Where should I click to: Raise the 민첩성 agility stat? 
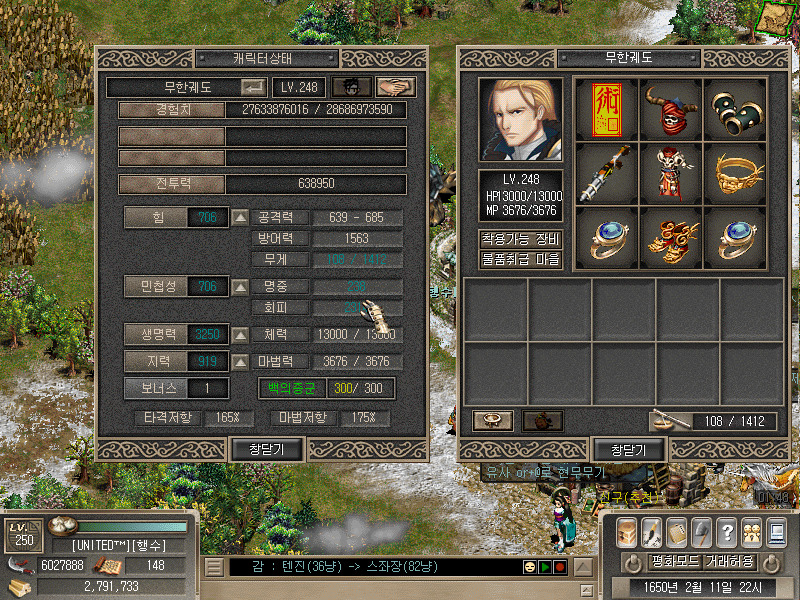[x=240, y=288]
